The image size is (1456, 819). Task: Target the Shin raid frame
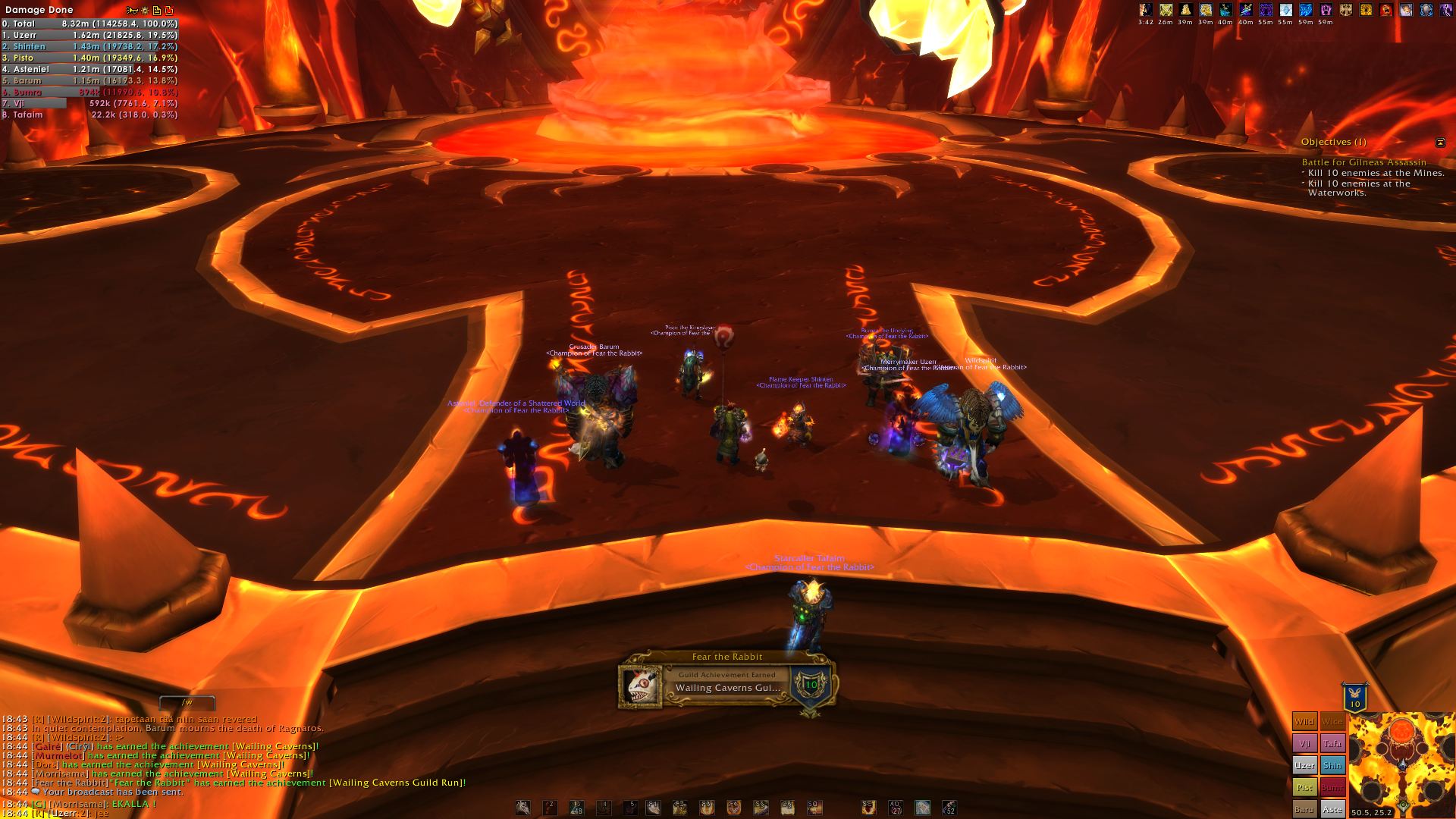1332,765
